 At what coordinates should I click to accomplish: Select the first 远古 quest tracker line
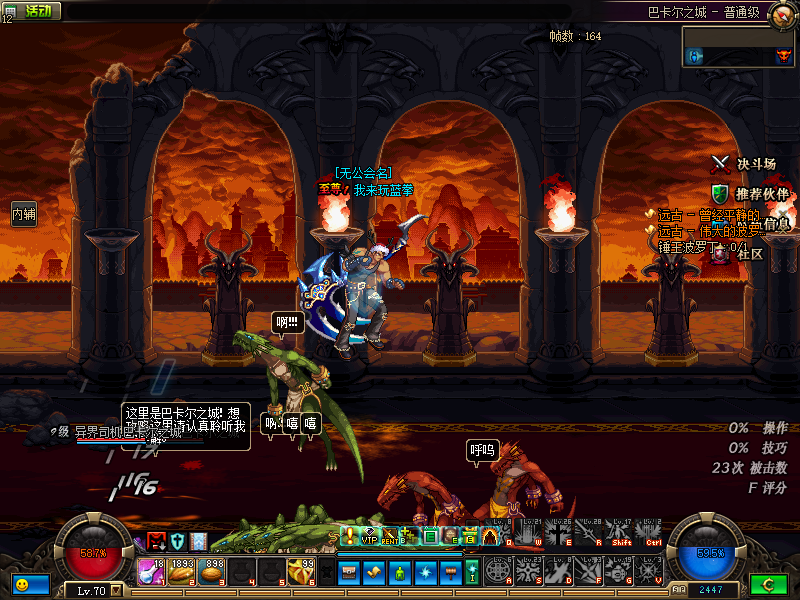pos(705,215)
